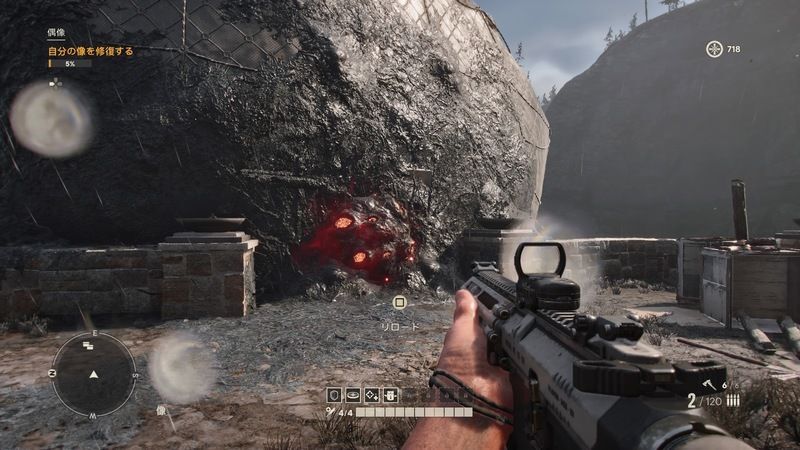Click the currency emblem beside 718
Image resolution: width=800 pixels, height=450 pixels.
[x=714, y=49]
